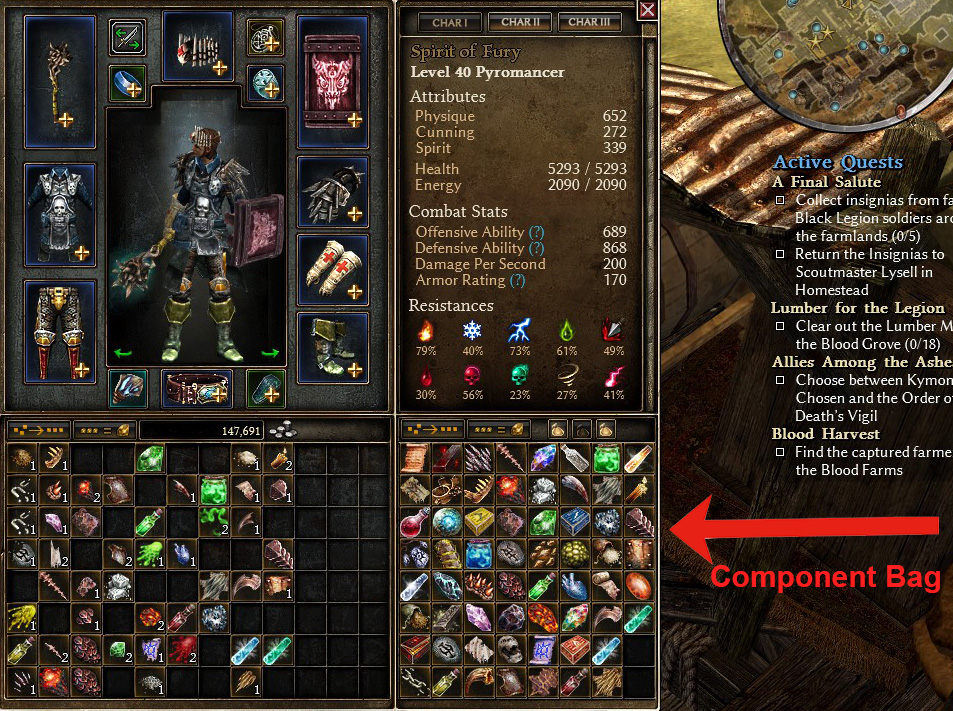Open the CHAR II stats tab

[x=519, y=21]
